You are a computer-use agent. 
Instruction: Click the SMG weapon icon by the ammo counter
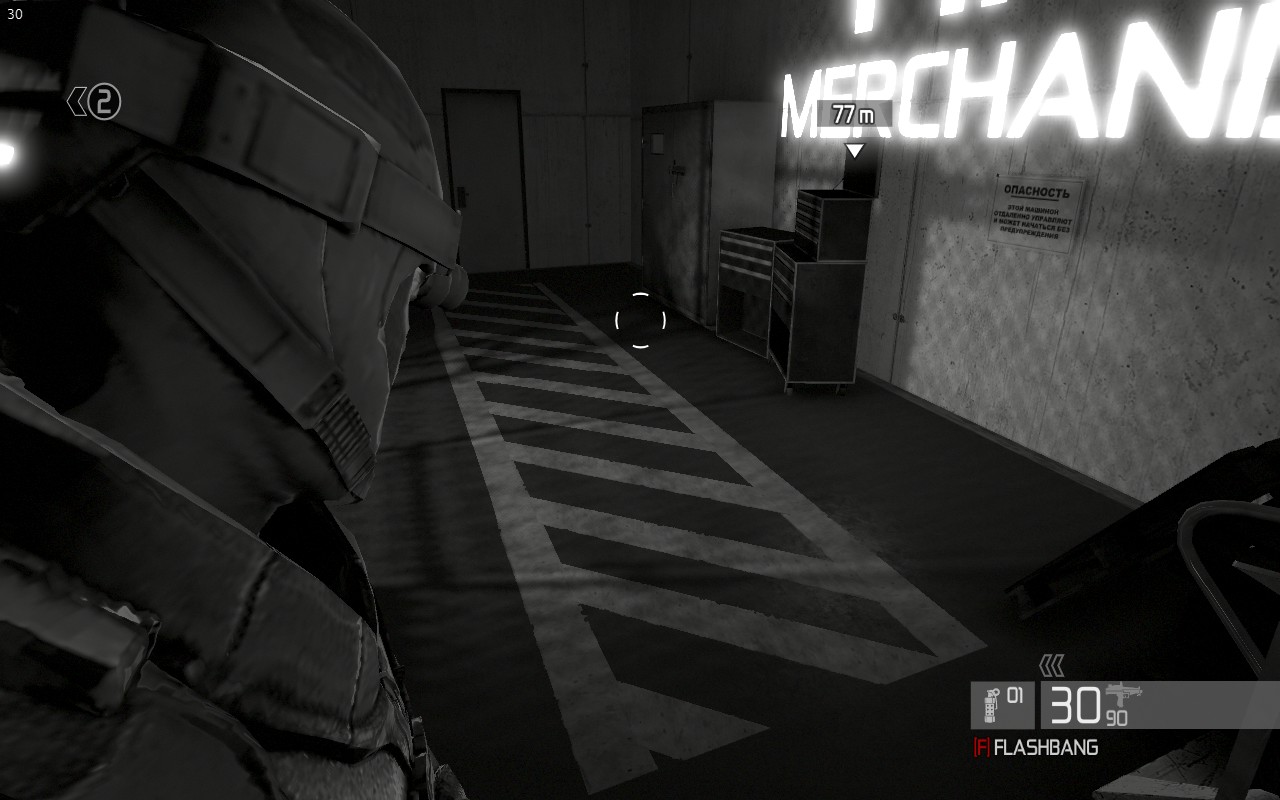(x=1122, y=695)
